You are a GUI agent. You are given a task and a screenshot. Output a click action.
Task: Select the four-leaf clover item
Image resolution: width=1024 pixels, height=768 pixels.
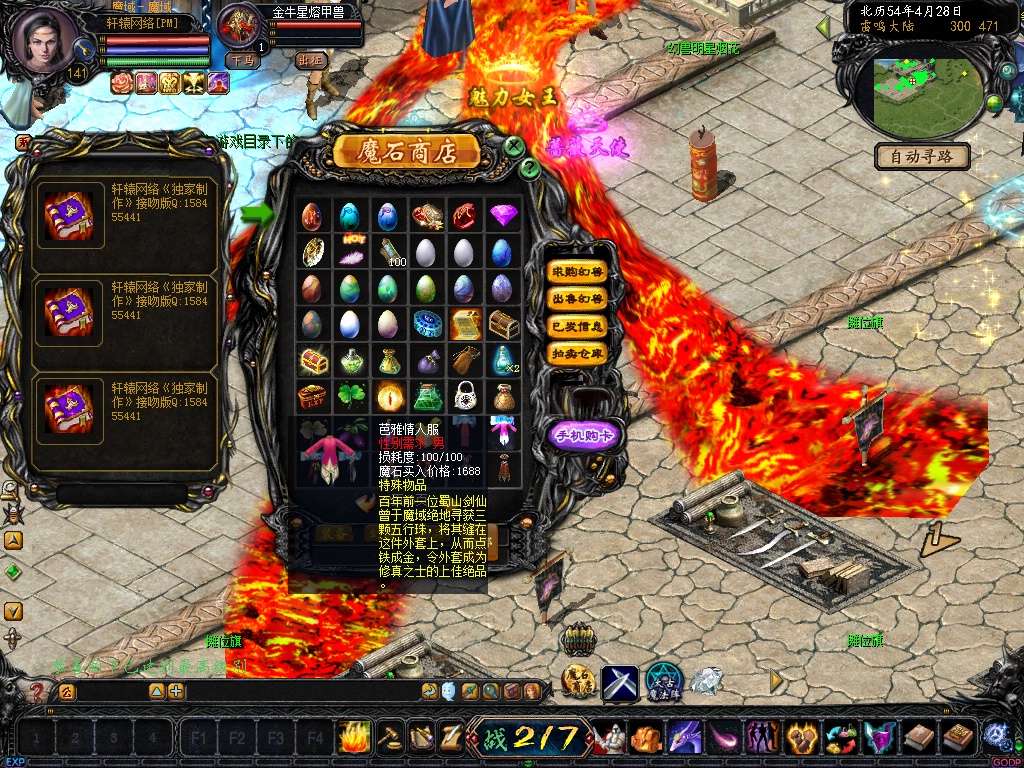(x=350, y=396)
